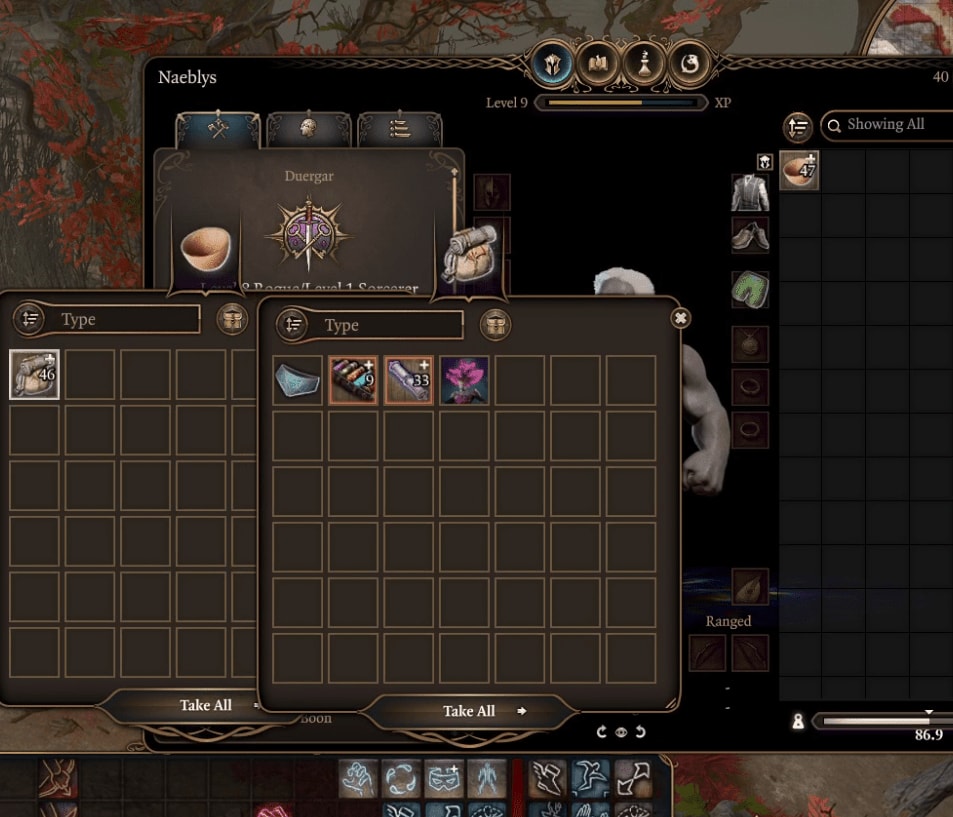Focus the Showing All search field

coord(890,125)
